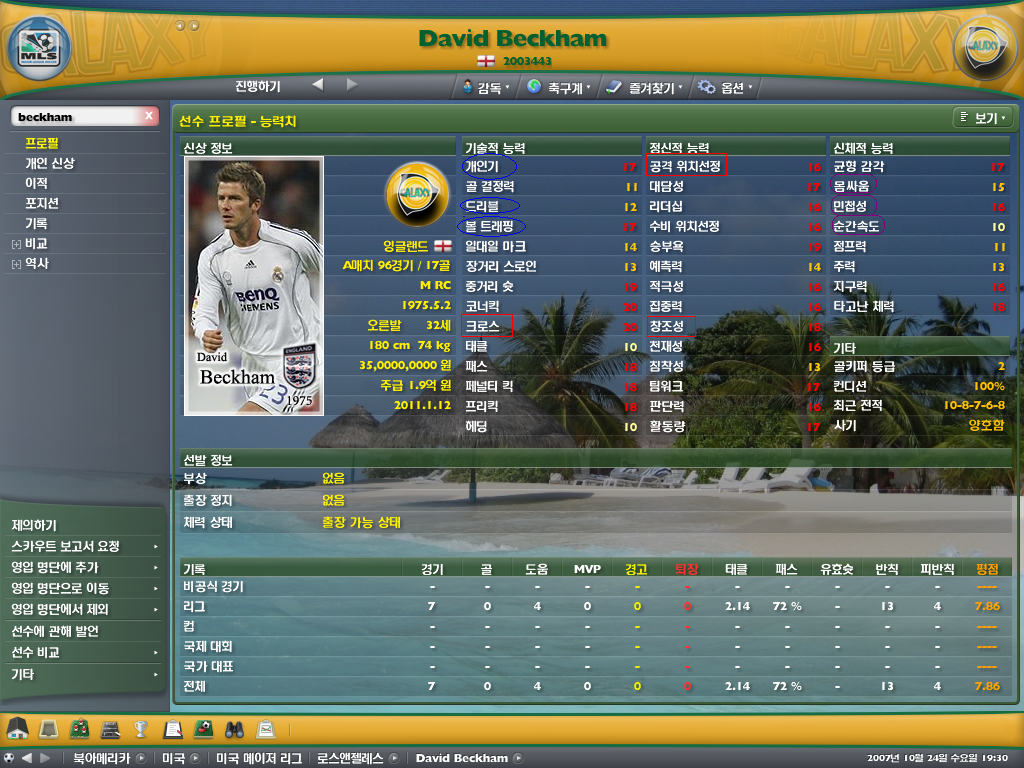The height and width of the screenshot is (768, 1024).
Task: Open the 이적 (transfer) section
Action: [x=36, y=183]
